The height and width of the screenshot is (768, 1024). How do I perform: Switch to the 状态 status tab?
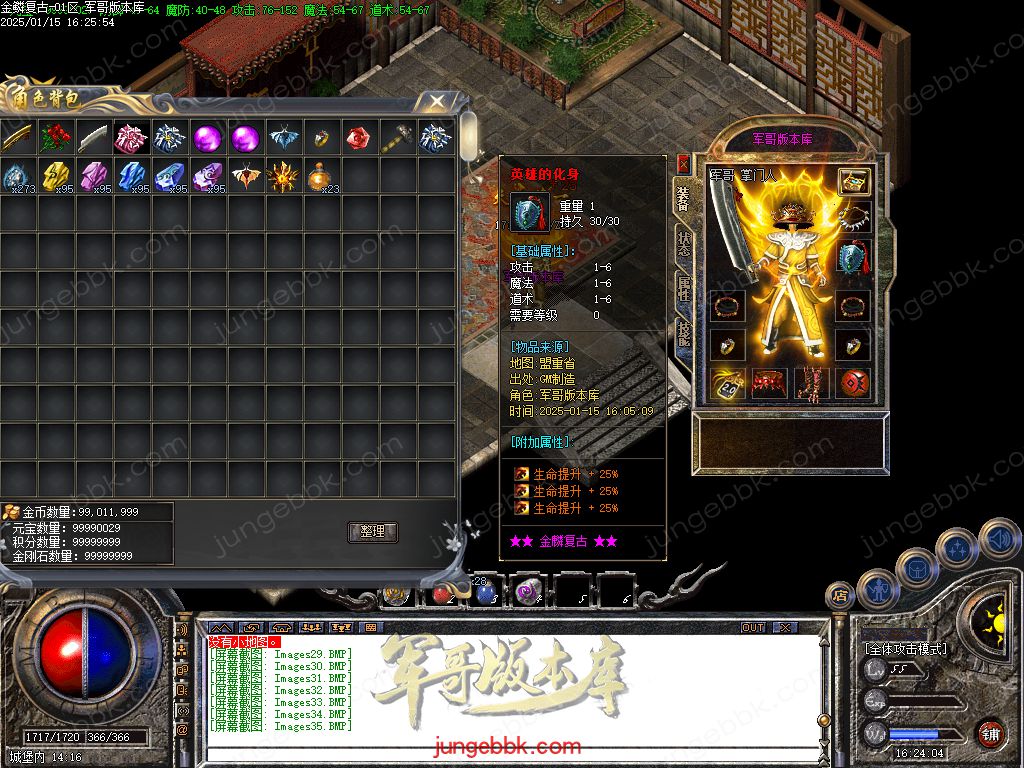tap(684, 244)
